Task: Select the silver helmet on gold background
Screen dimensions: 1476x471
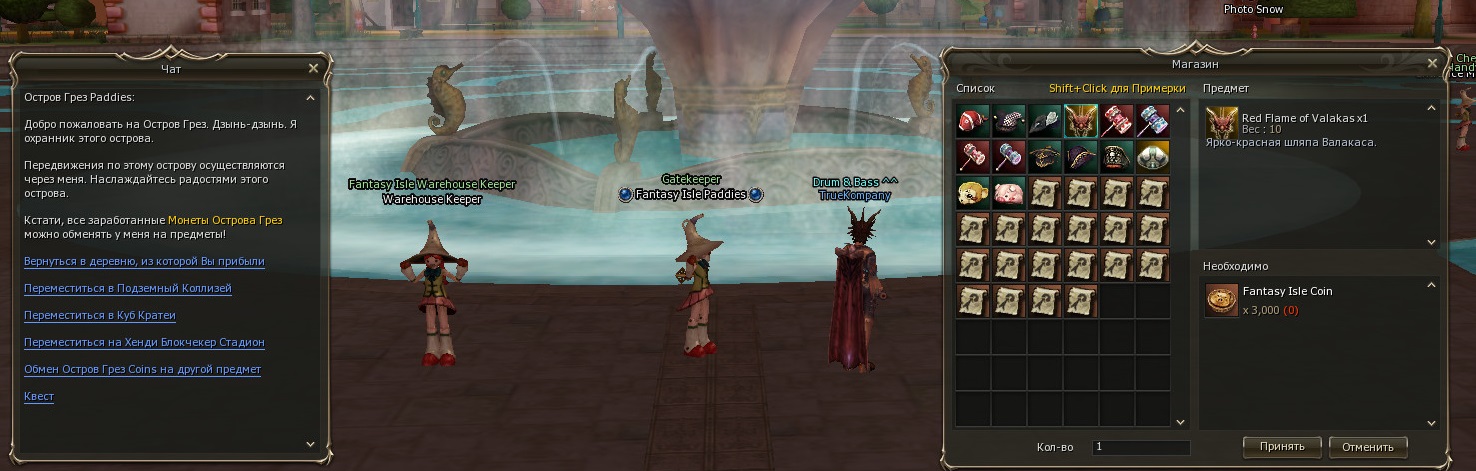Action: (x=1153, y=157)
